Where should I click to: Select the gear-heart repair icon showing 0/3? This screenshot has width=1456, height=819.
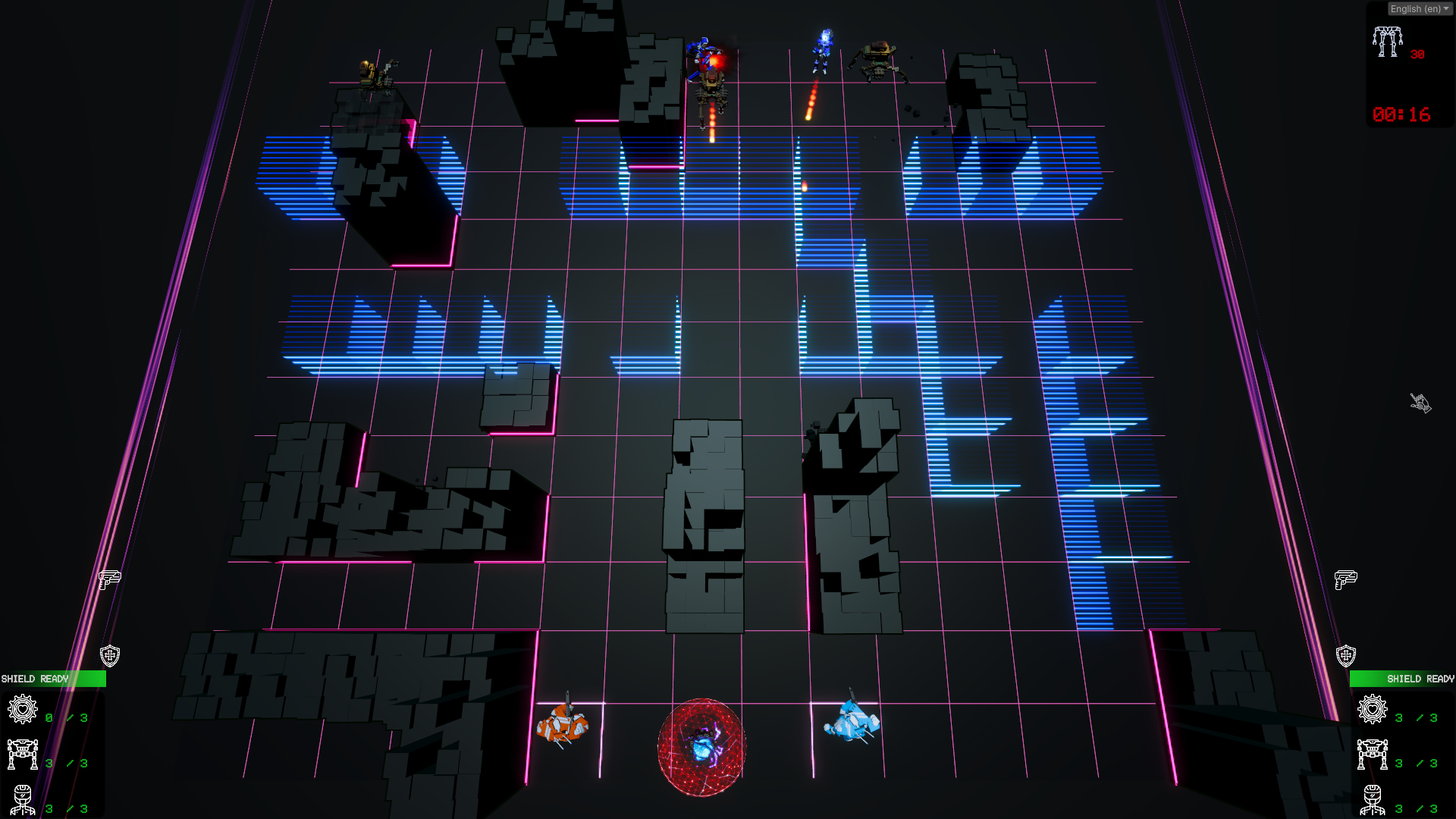coord(23,711)
